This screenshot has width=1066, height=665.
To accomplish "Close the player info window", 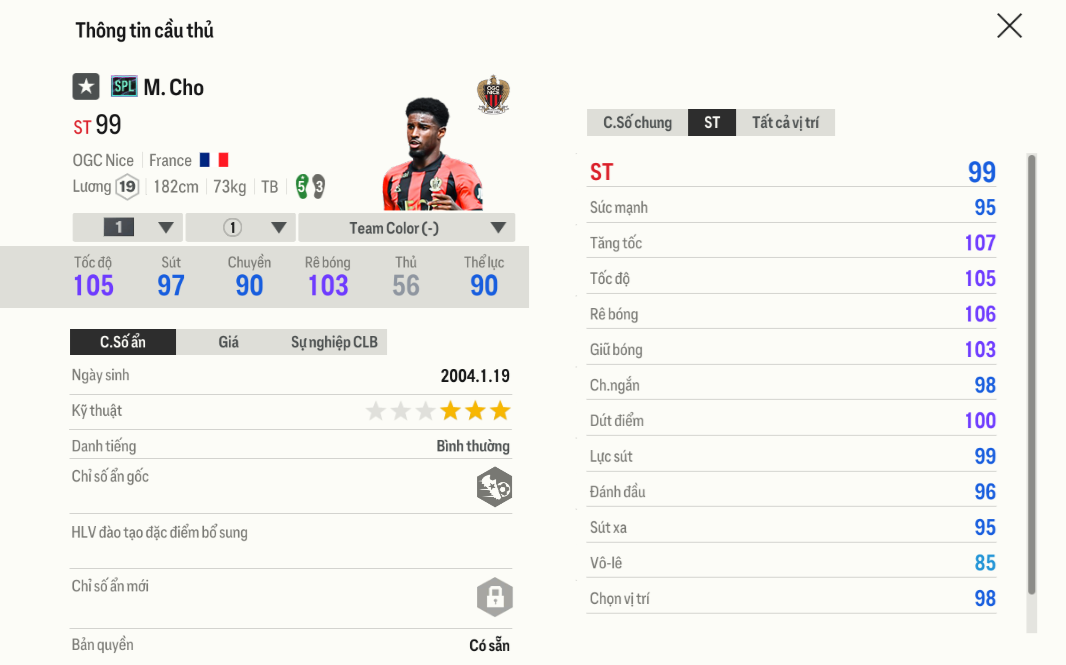I will (x=1009, y=26).
